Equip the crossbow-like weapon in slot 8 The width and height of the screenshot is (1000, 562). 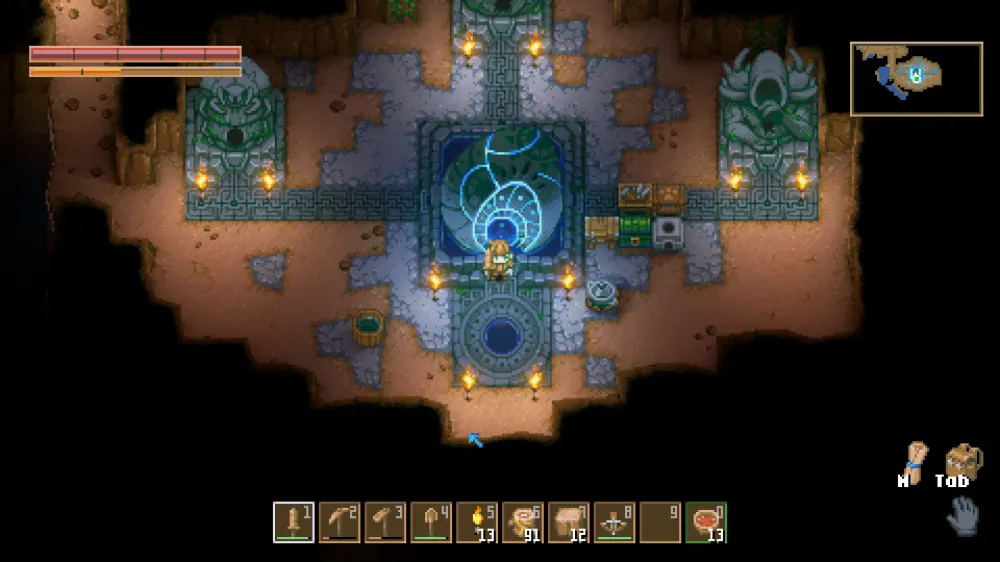(x=614, y=522)
